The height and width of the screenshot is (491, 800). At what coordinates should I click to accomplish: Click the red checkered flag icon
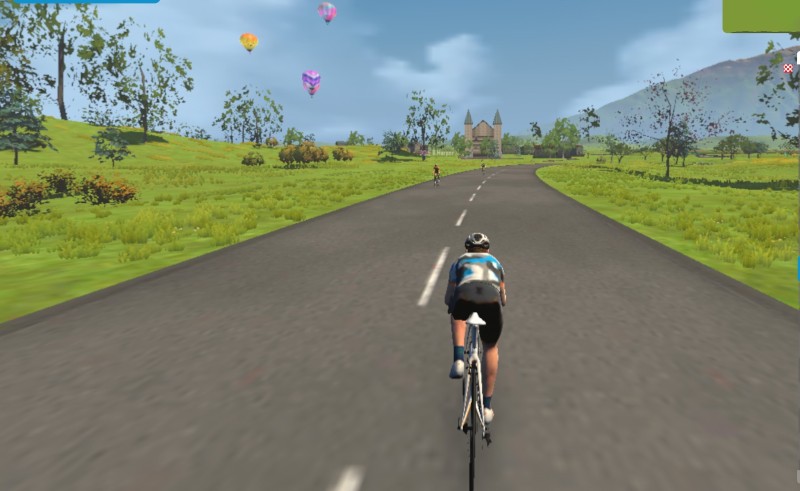click(x=788, y=68)
